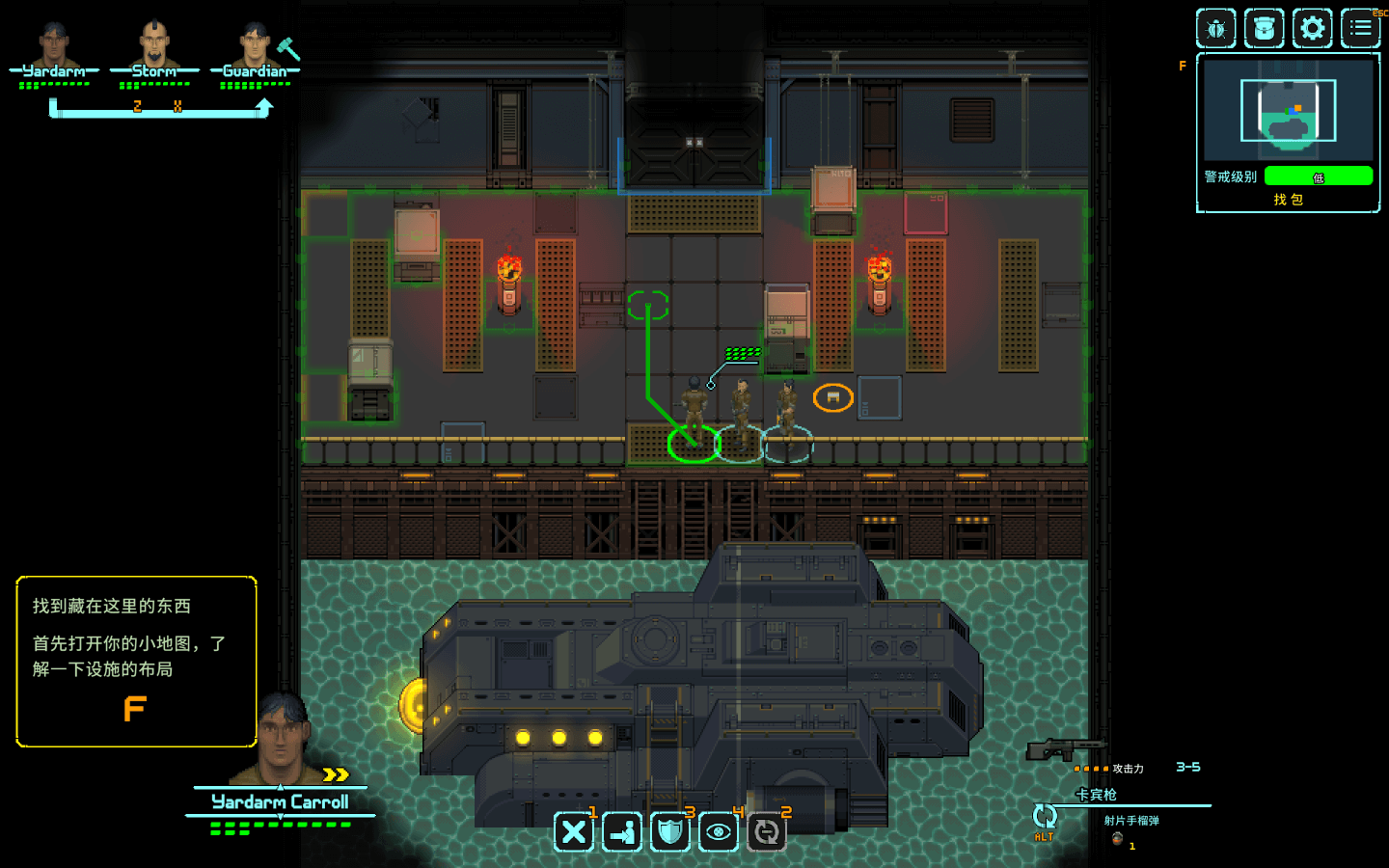Select Storm's squad portrait
The image size is (1389, 868).
click(154, 43)
